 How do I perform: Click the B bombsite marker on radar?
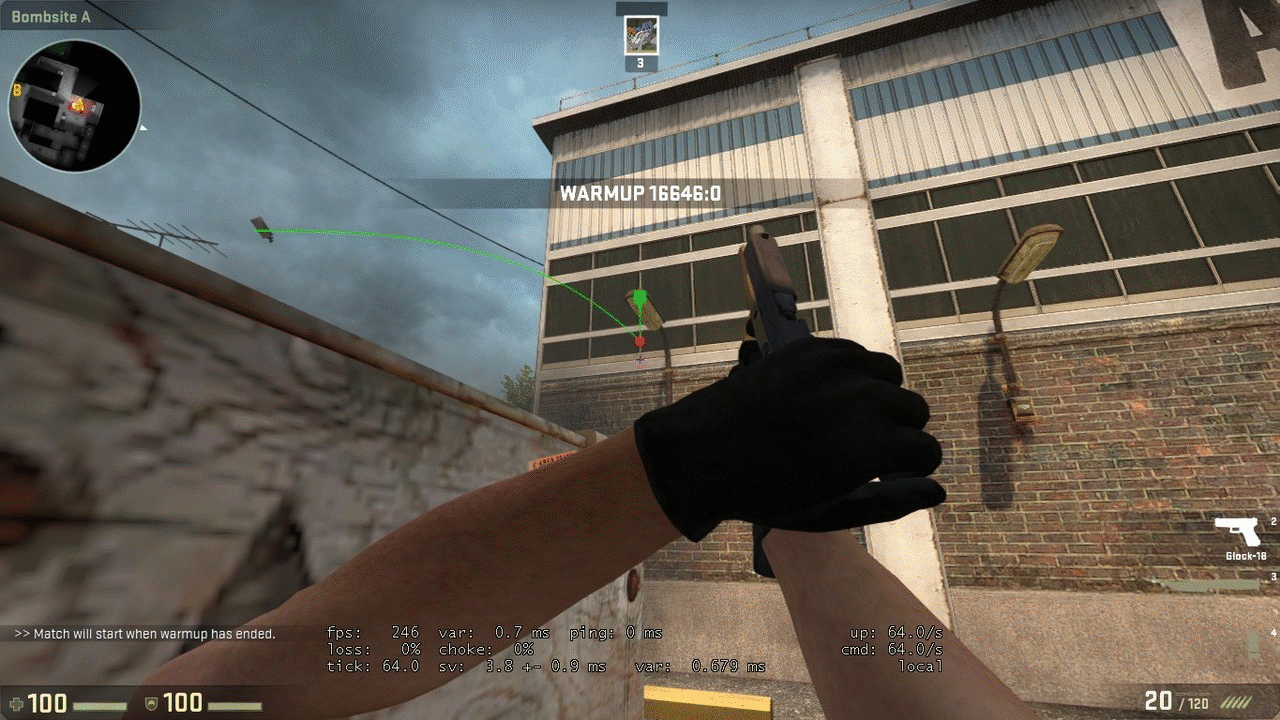point(17,90)
